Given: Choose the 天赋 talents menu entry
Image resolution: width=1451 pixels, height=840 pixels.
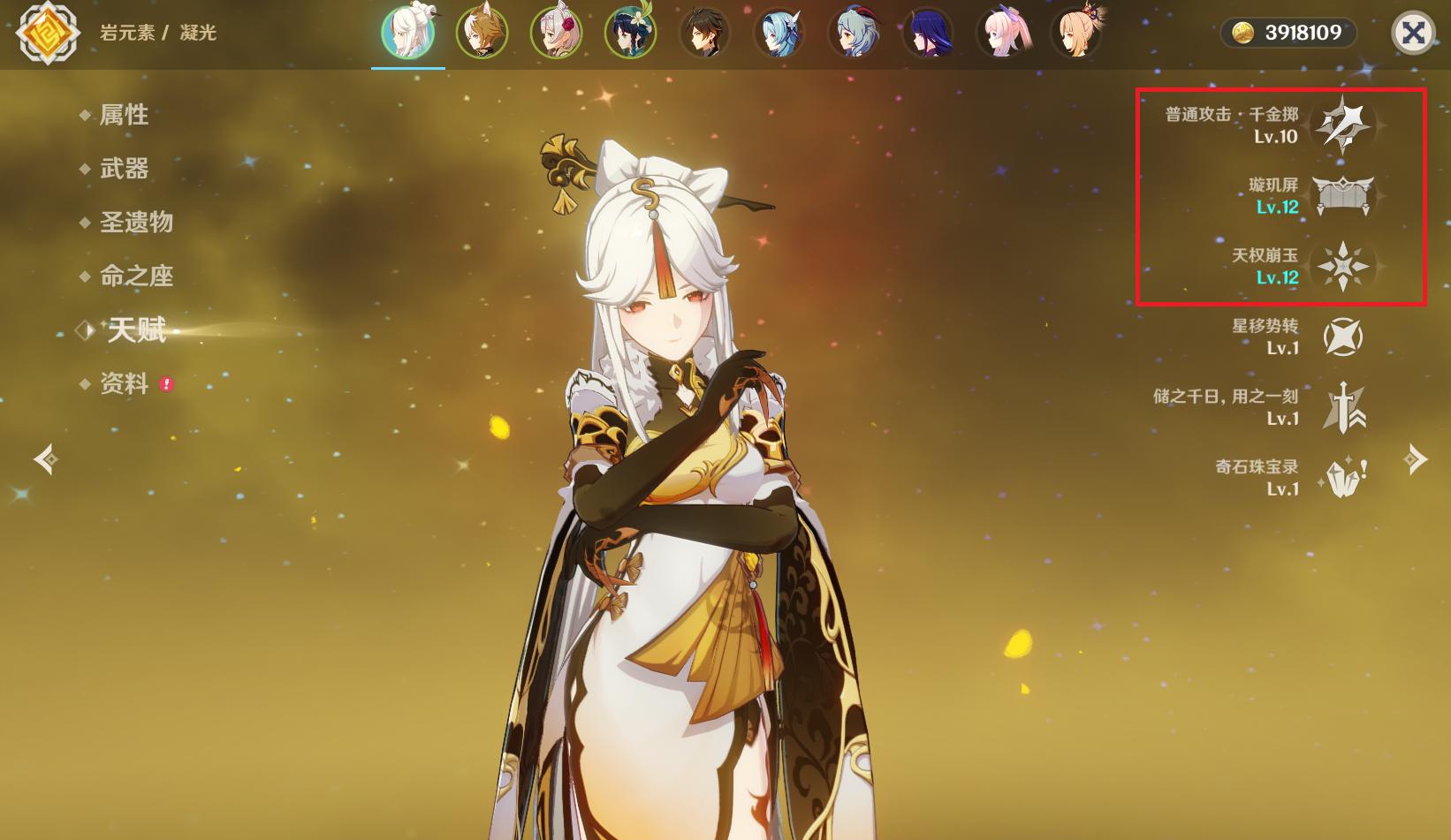Looking at the screenshot, I should coord(136,330).
